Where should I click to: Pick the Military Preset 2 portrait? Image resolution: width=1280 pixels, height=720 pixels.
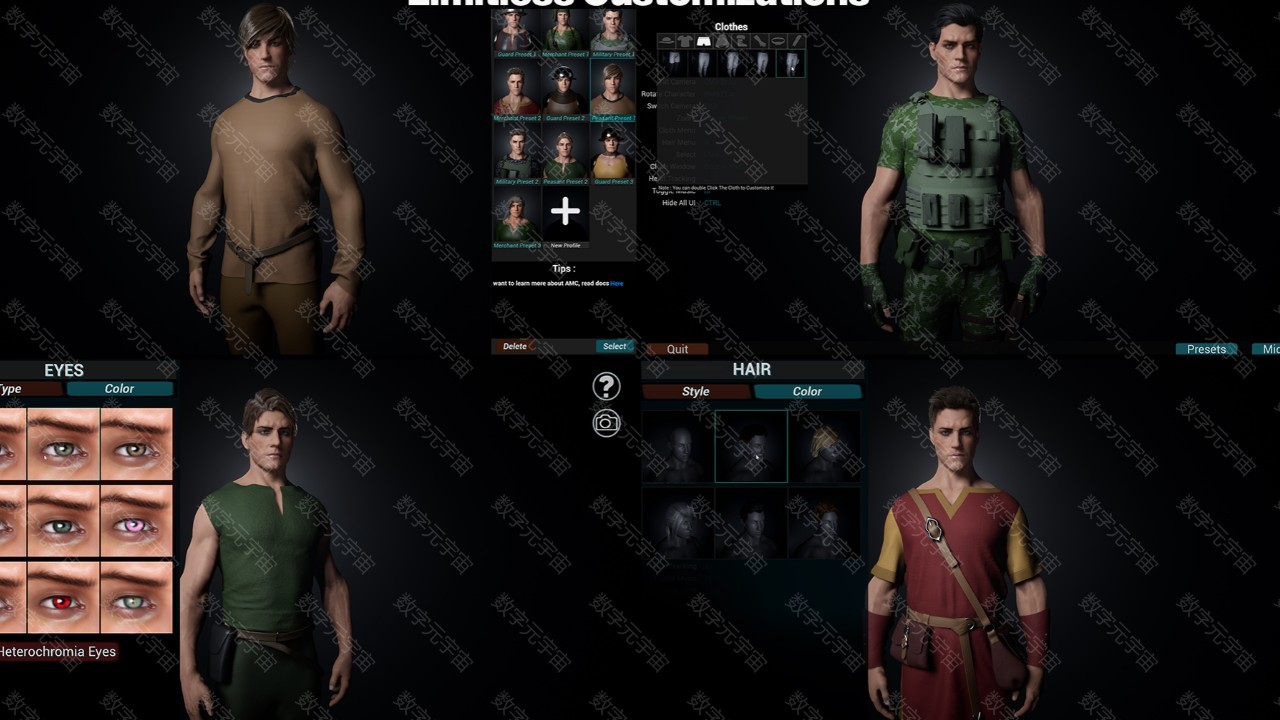[x=516, y=155]
